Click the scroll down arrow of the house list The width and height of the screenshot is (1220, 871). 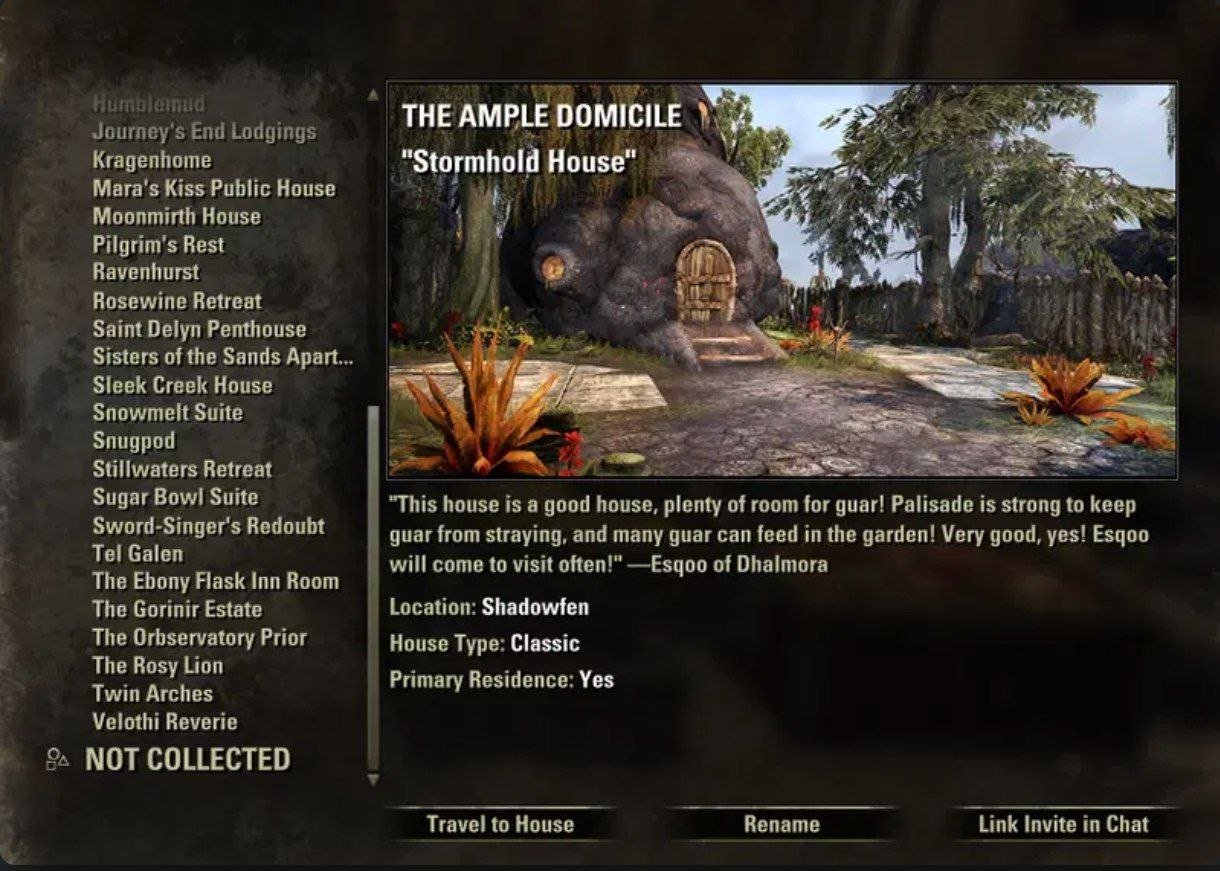pyautogui.click(x=374, y=779)
